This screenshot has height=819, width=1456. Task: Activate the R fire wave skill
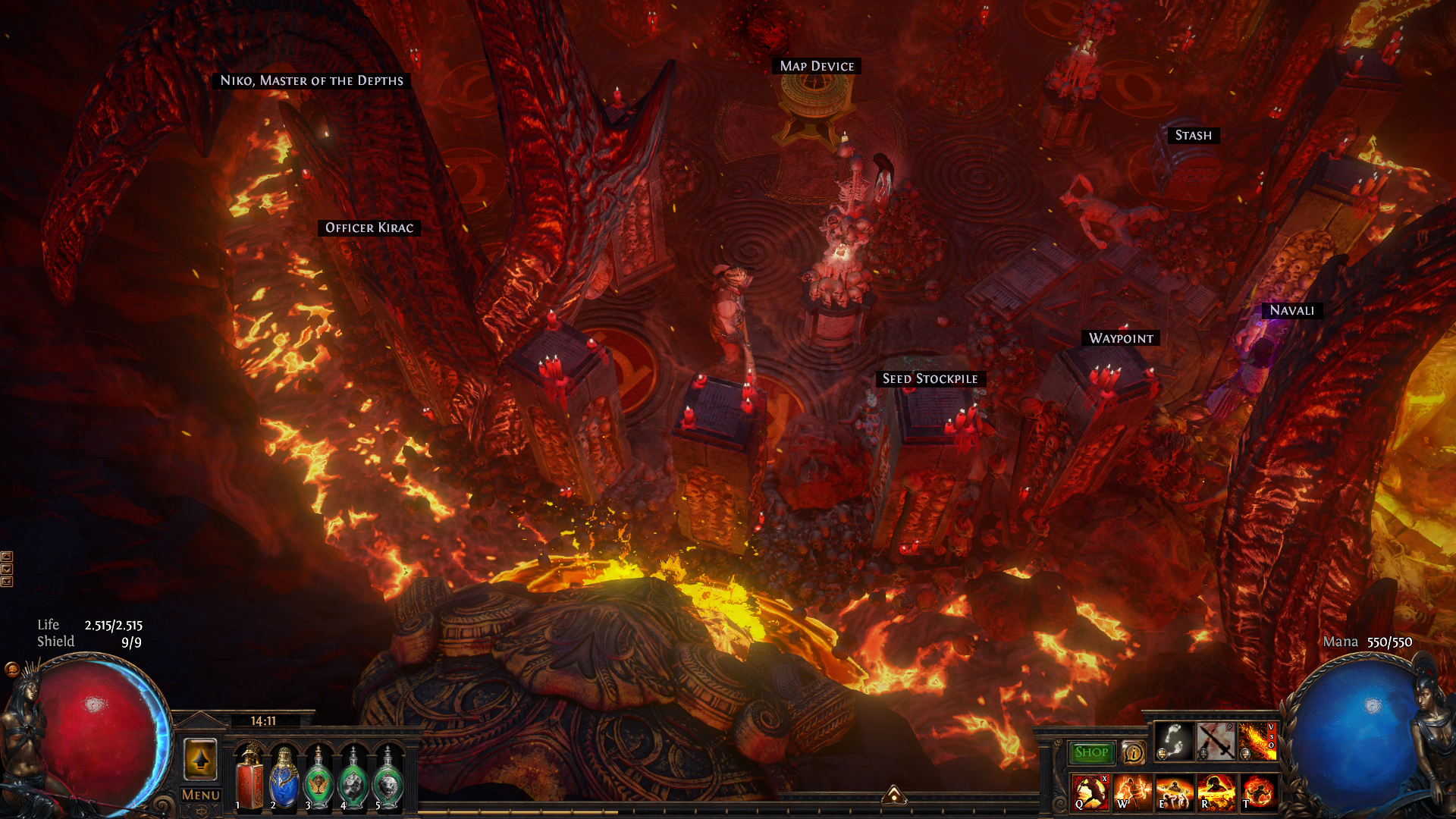tap(1216, 792)
